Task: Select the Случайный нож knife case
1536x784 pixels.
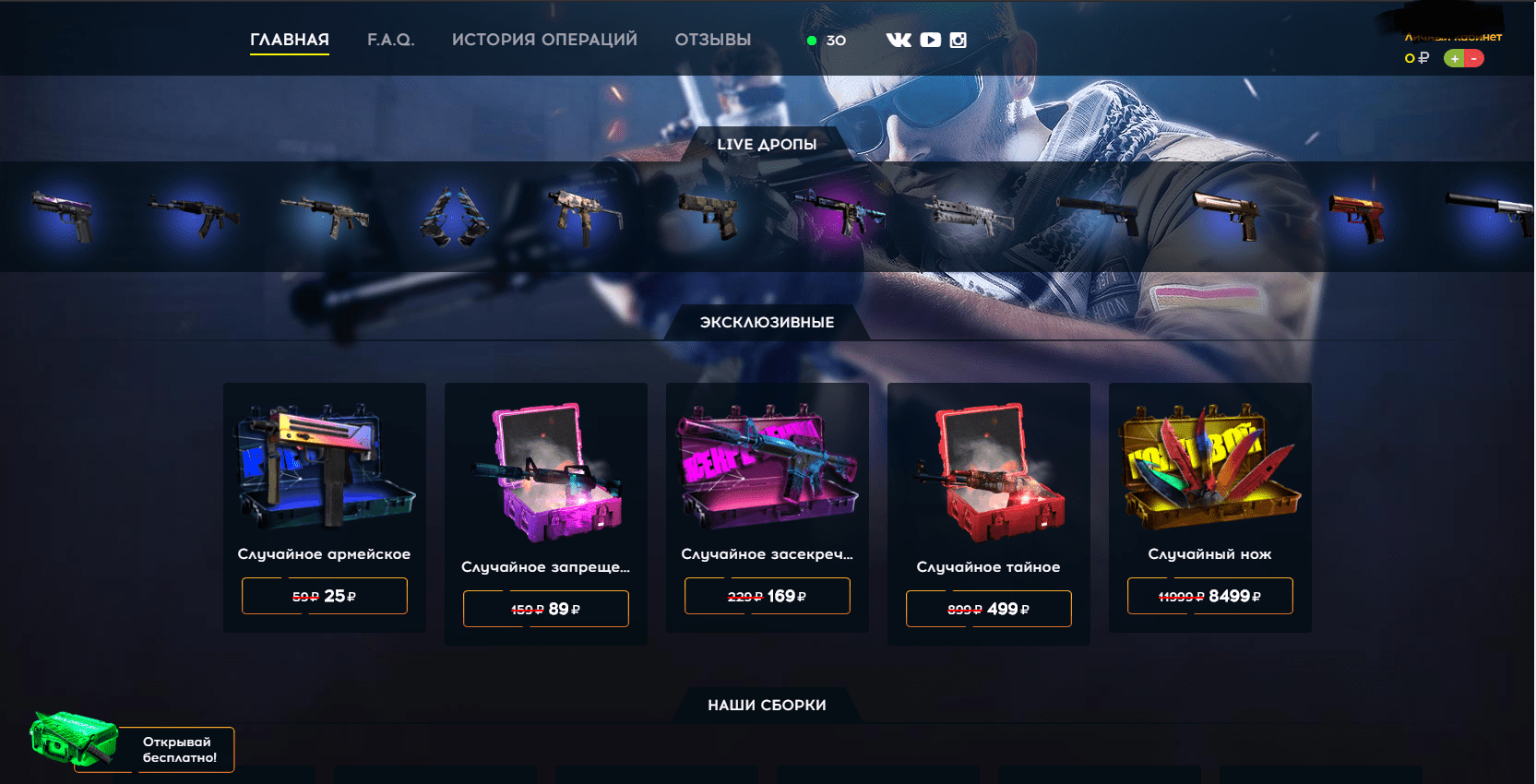Action: click(x=1209, y=466)
